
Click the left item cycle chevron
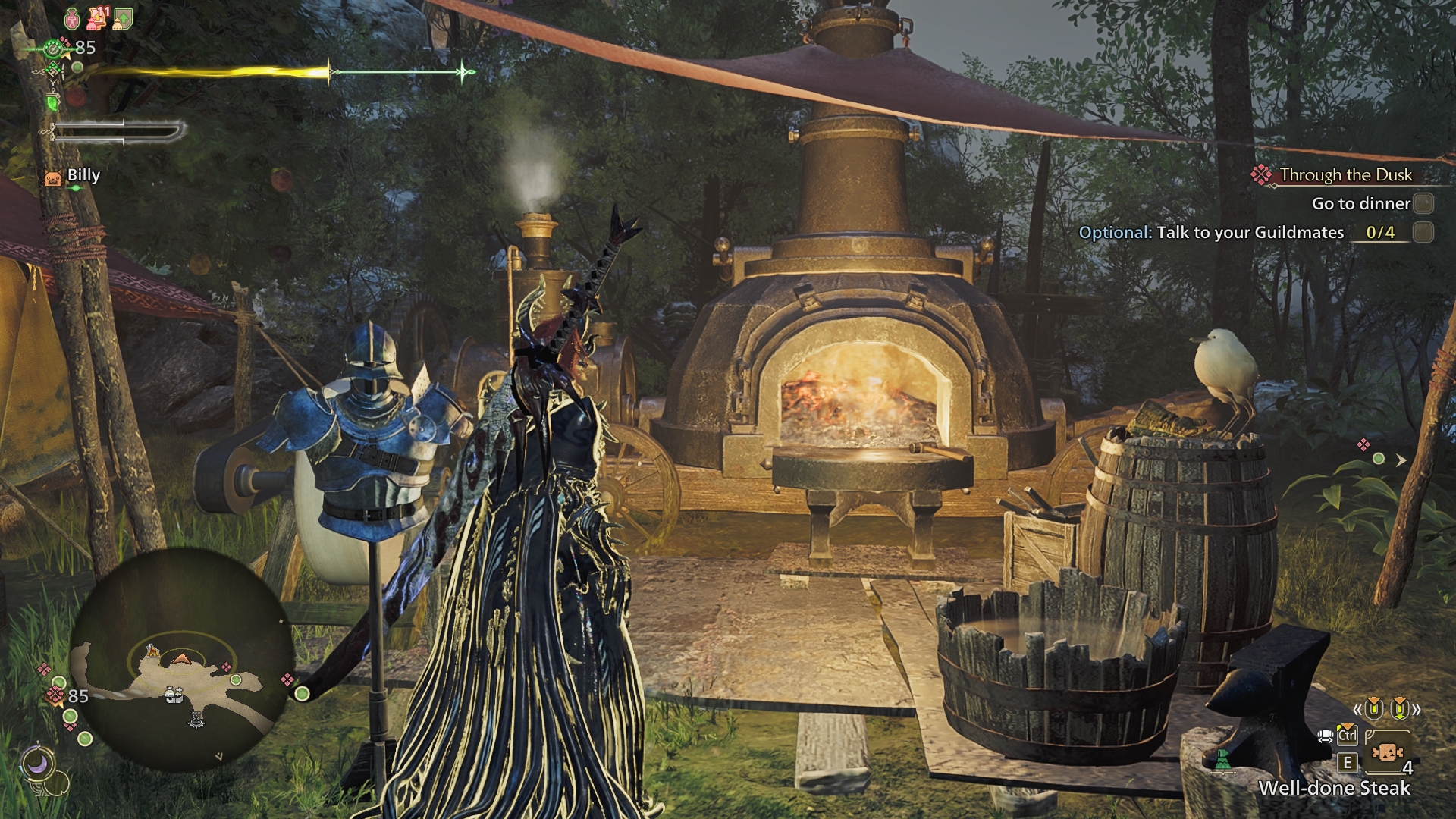(x=1358, y=709)
